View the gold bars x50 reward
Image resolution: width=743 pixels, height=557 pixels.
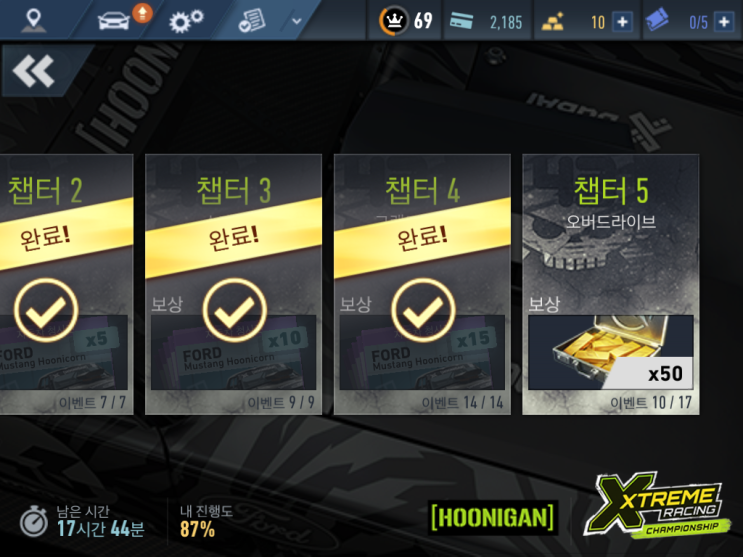610,351
